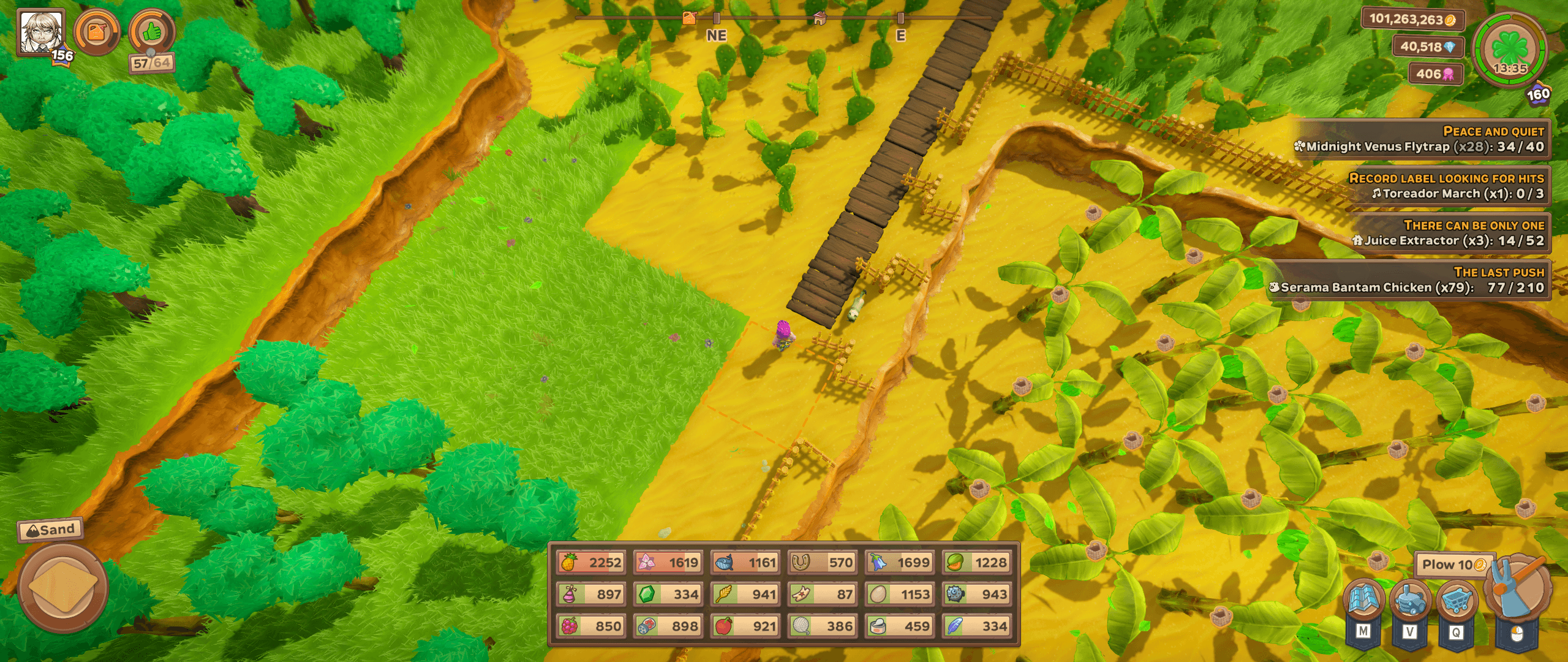Screen dimensions: 1568x662
Task: Select the raspberry inventory slot
Action: point(591,626)
